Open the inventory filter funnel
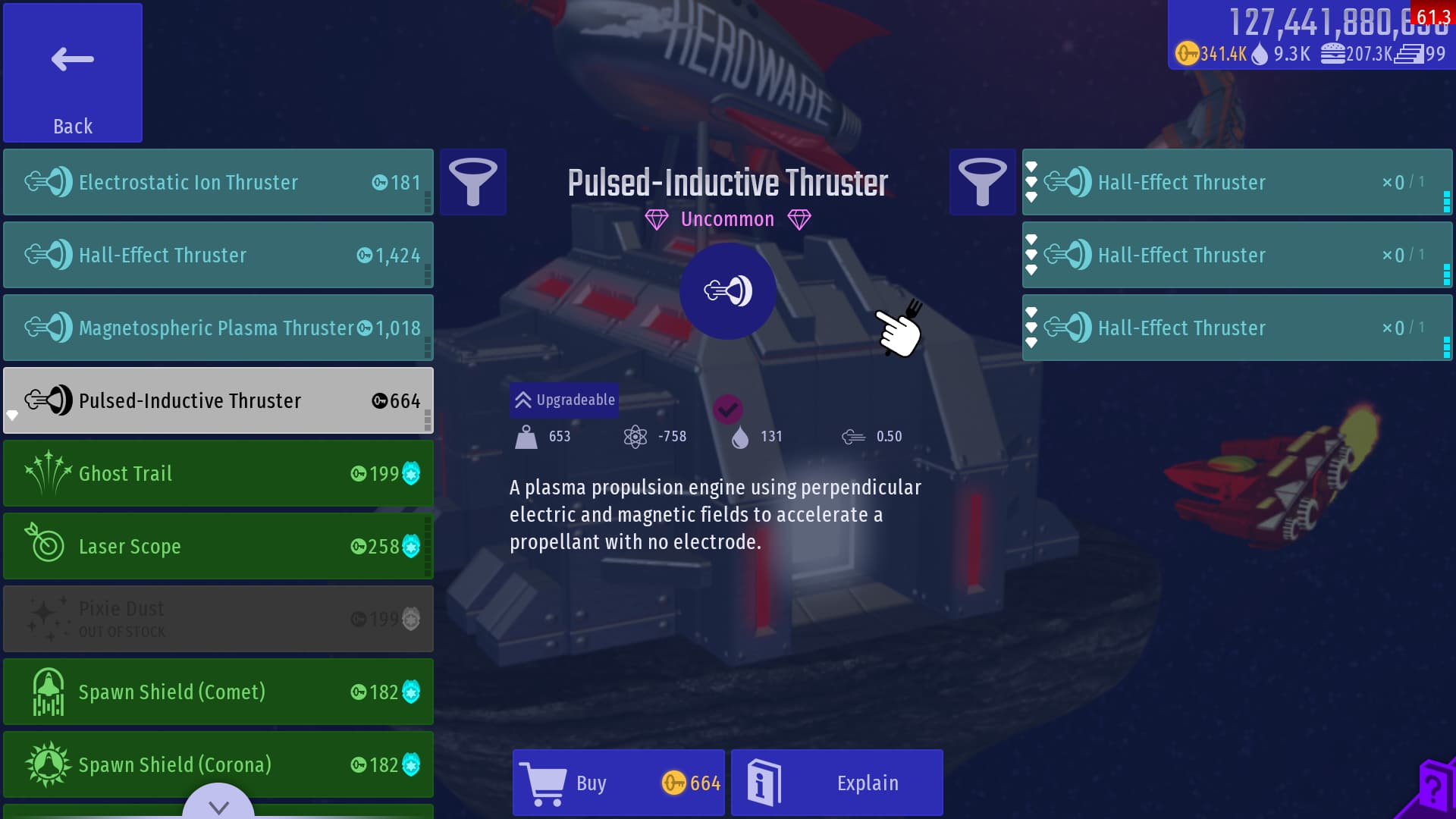 coord(982,182)
